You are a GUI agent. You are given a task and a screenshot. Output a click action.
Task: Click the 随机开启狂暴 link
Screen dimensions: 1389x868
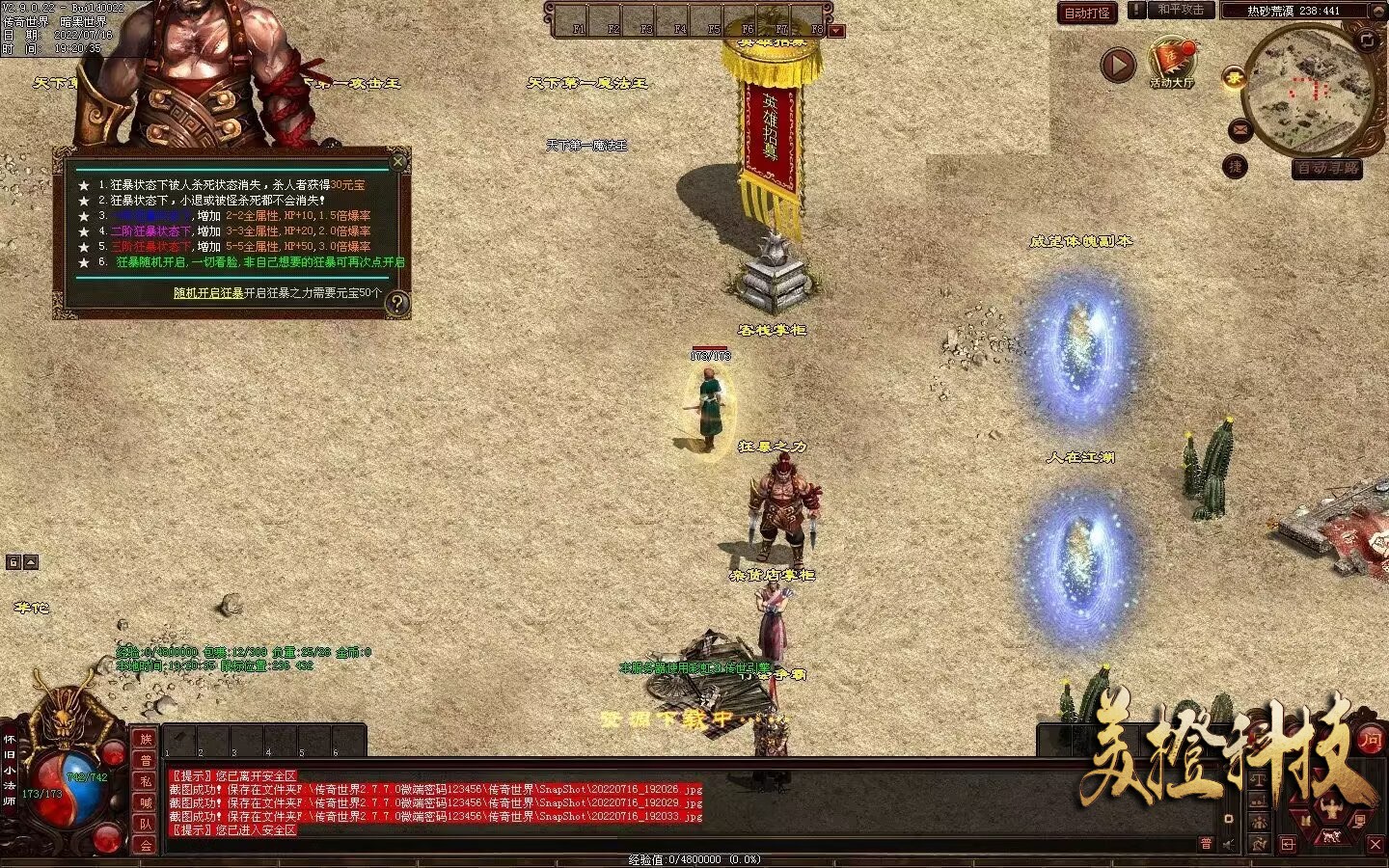[208, 293]
